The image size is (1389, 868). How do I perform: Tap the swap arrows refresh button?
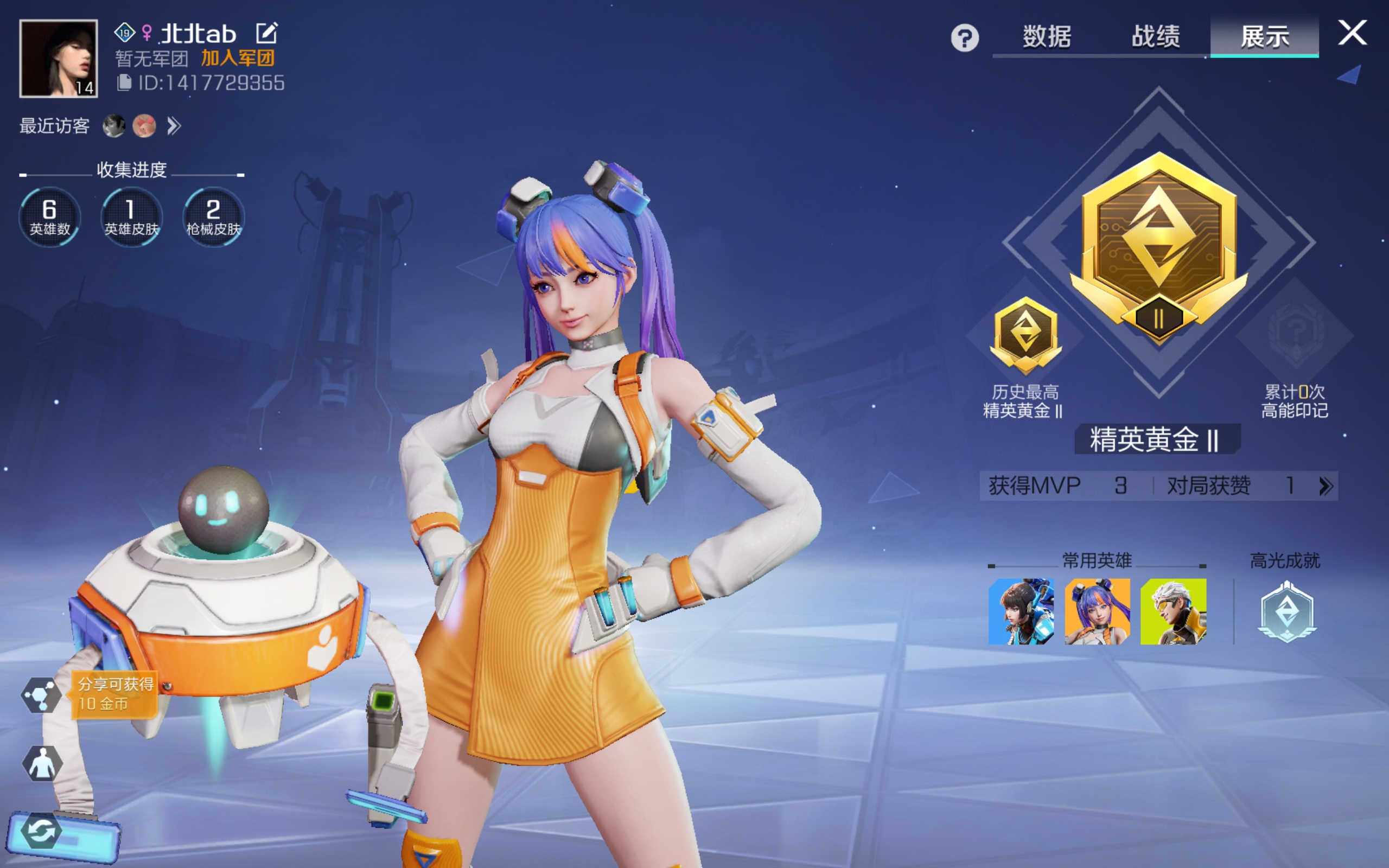[41, 831]
